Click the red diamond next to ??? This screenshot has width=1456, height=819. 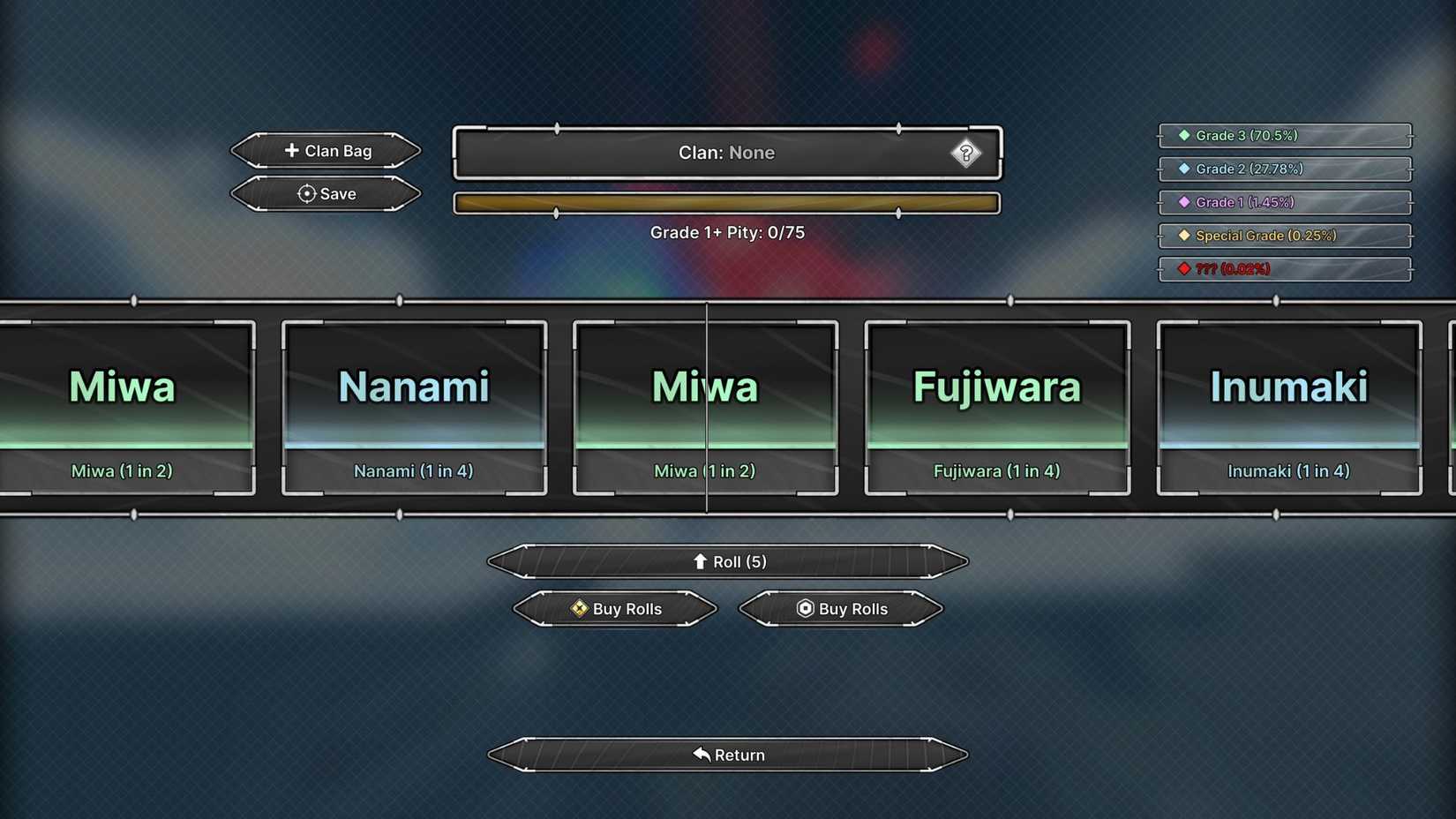1182,269
